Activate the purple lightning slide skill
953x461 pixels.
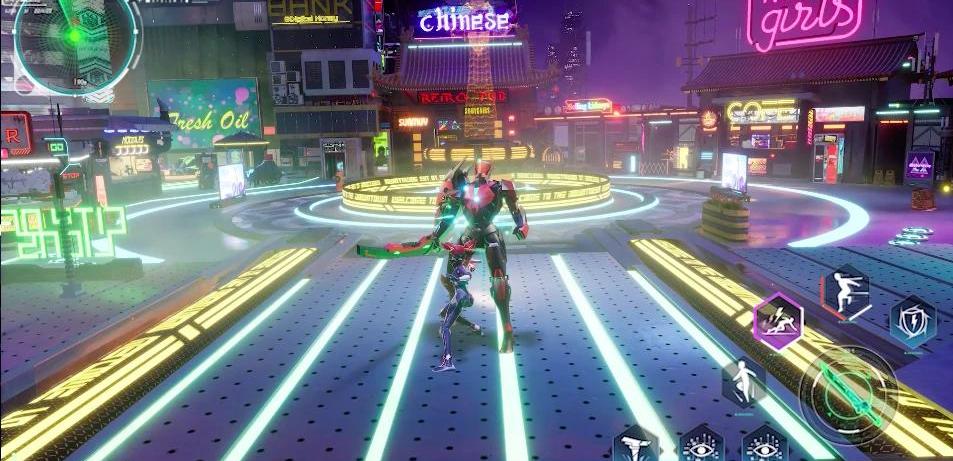click(778, 321)
